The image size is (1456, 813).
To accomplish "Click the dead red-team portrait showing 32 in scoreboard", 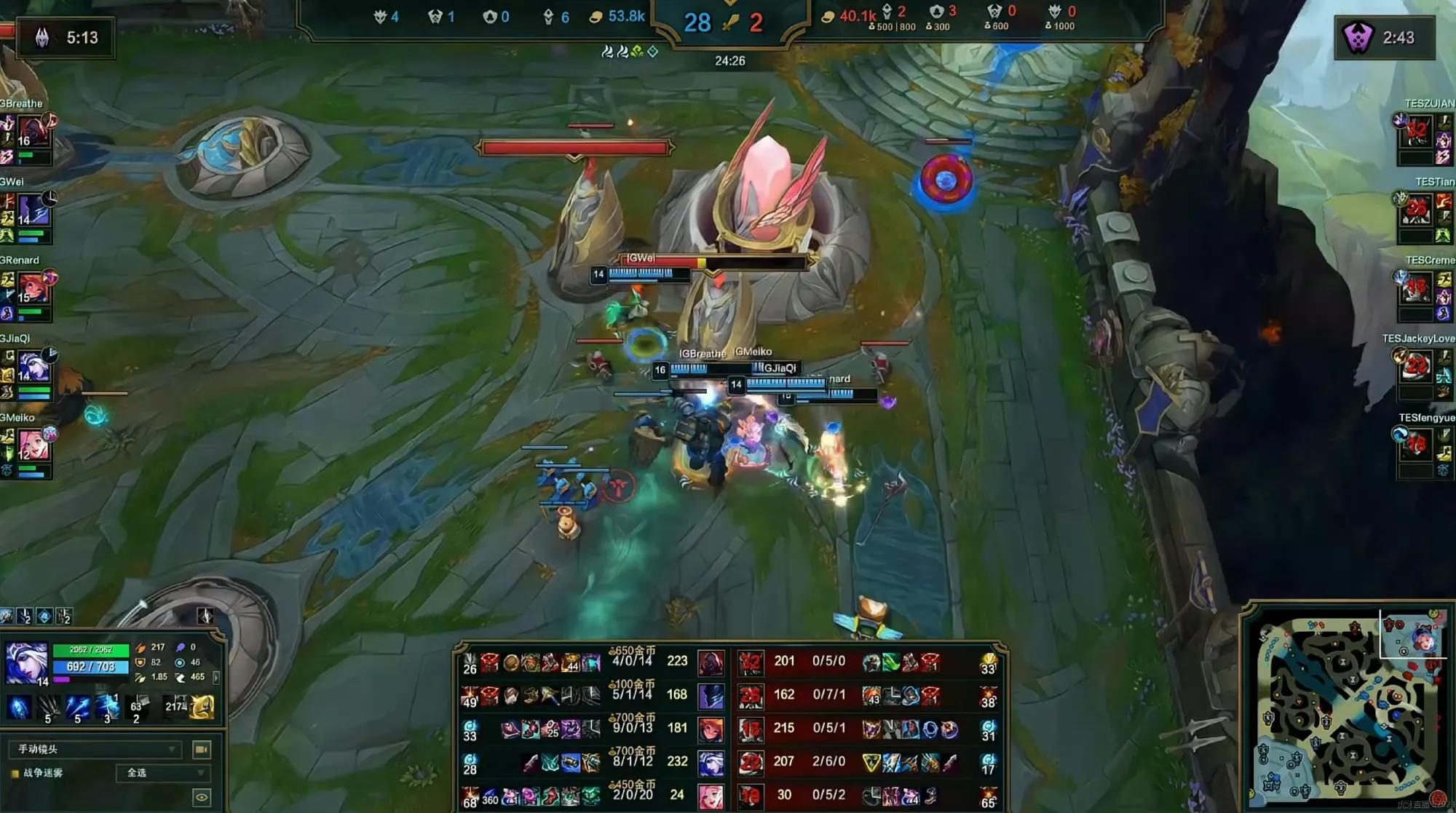I will [x=751, y=662].
